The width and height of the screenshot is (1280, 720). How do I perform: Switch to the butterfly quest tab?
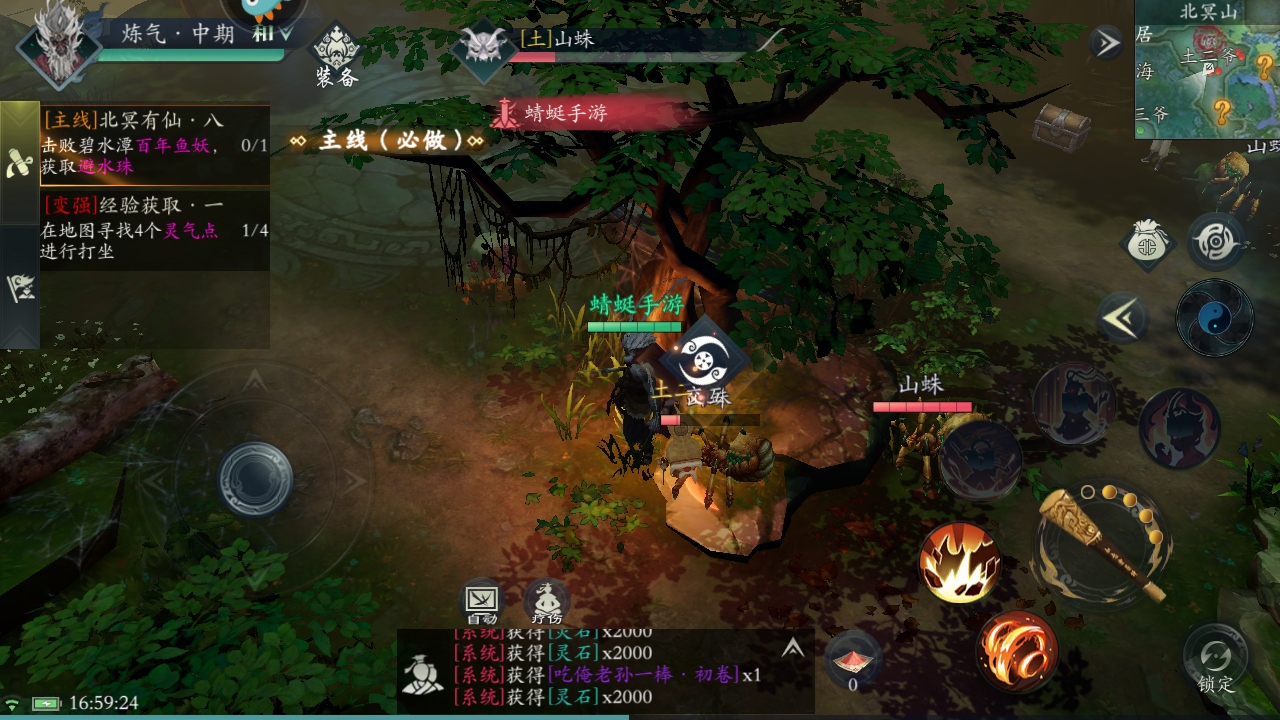click(18, 164)
